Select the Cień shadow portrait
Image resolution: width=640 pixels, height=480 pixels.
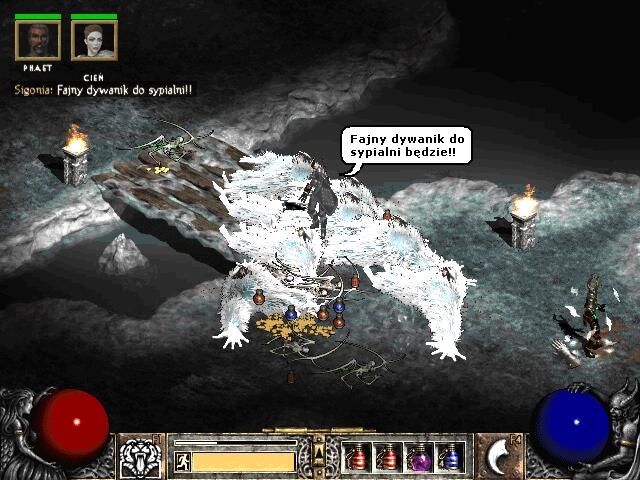94,40
